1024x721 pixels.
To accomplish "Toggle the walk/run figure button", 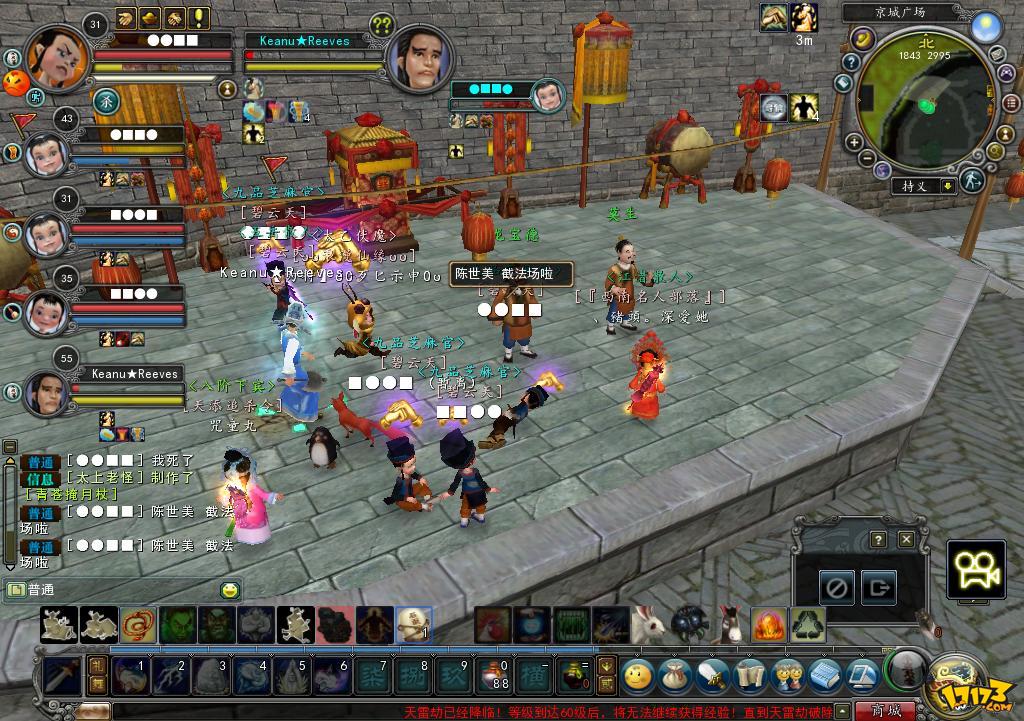I will pos(970,182).
